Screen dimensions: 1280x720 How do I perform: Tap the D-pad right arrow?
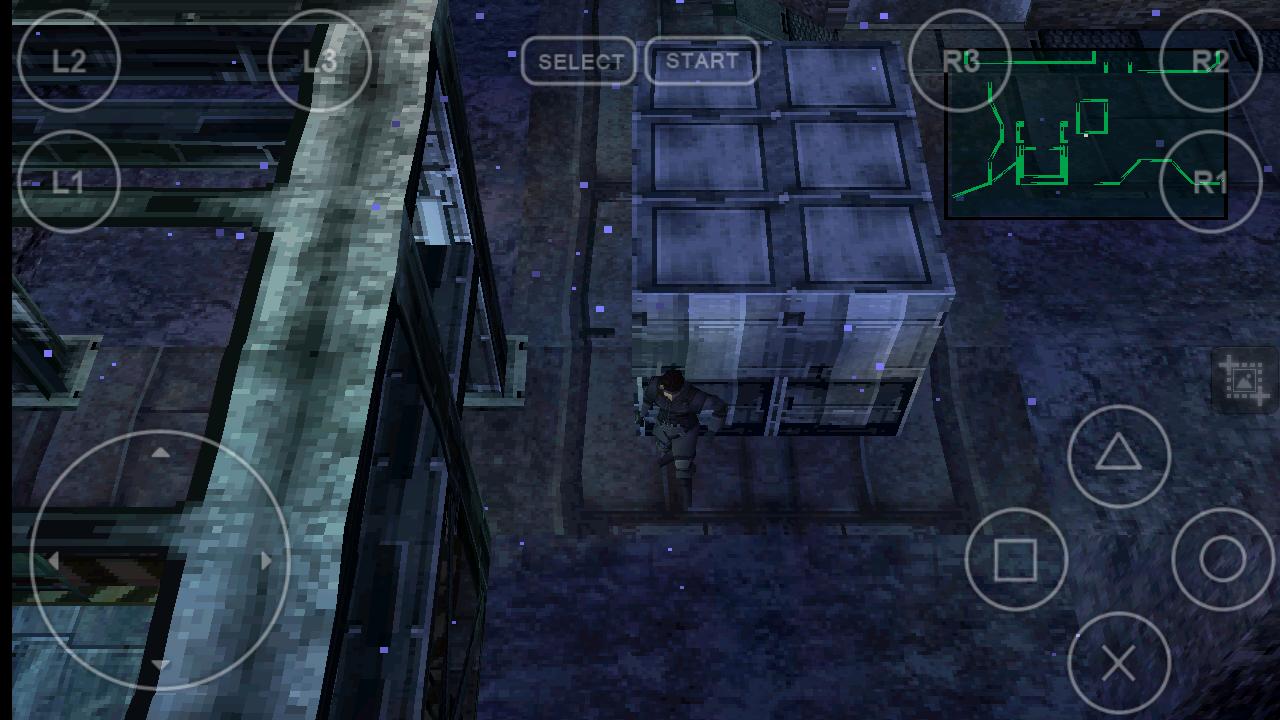[265, 560]
